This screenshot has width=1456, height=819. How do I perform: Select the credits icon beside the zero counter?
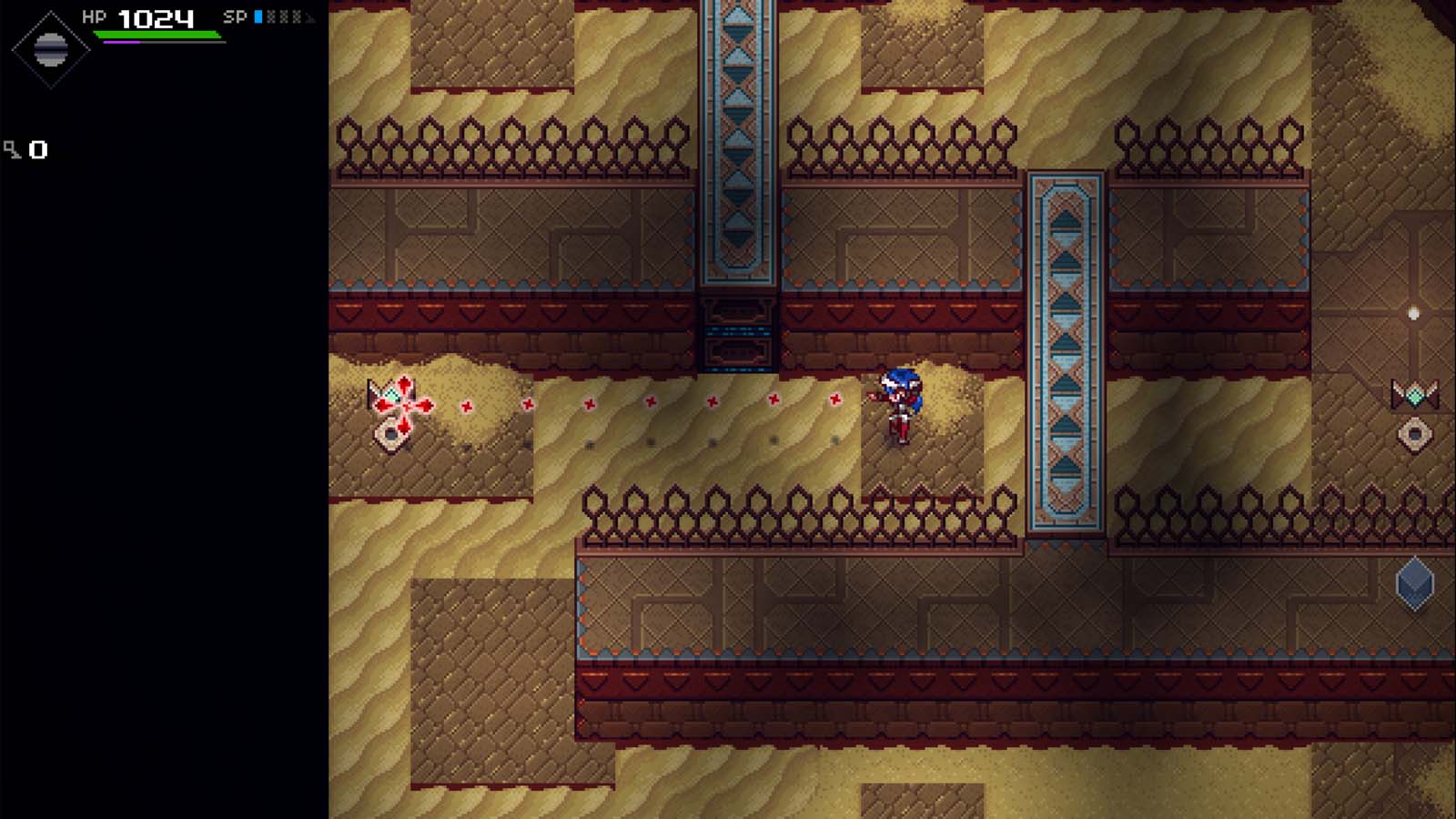click(x=13, y=147)
